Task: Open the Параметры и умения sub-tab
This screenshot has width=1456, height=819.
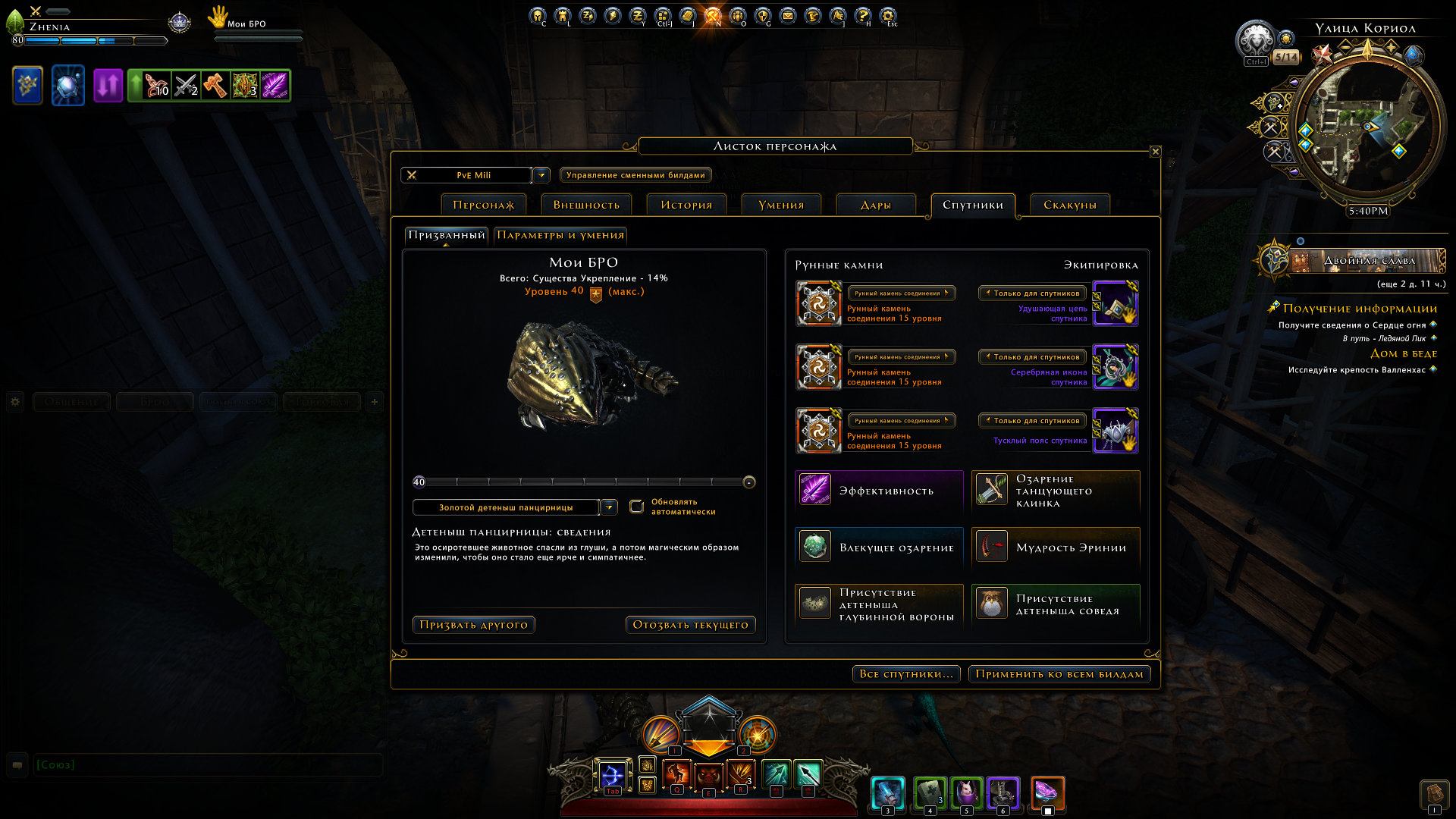Action: (x=560, y=235)
